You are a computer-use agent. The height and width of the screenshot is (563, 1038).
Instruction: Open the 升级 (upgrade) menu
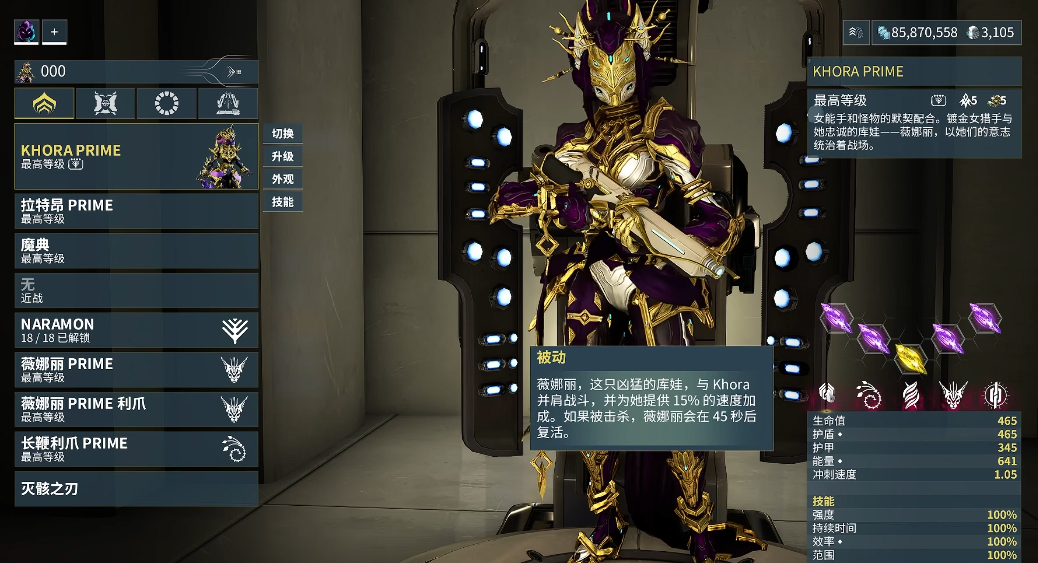click(282, 157)
